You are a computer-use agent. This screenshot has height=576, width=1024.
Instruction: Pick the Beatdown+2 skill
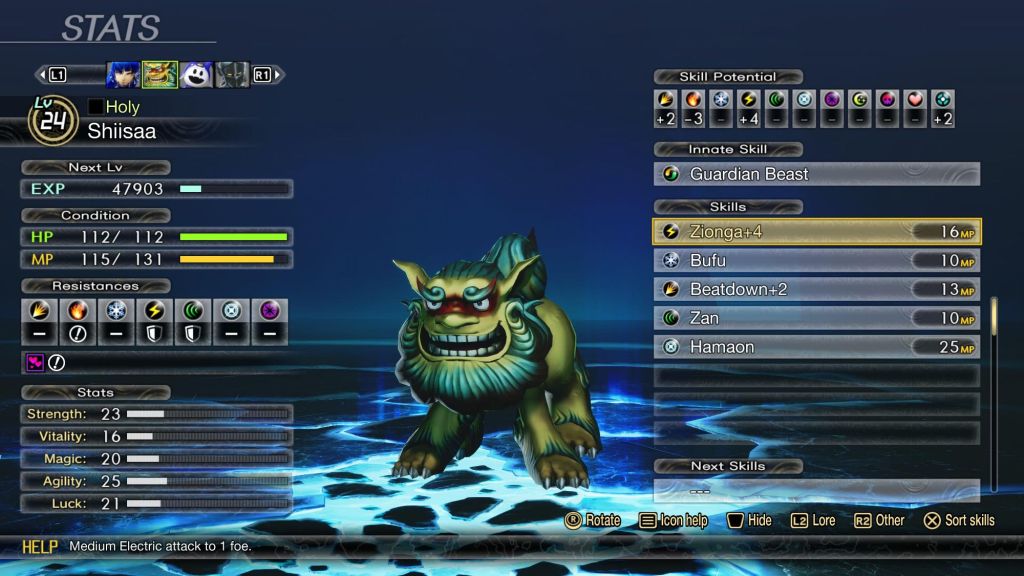click(816, 290)
